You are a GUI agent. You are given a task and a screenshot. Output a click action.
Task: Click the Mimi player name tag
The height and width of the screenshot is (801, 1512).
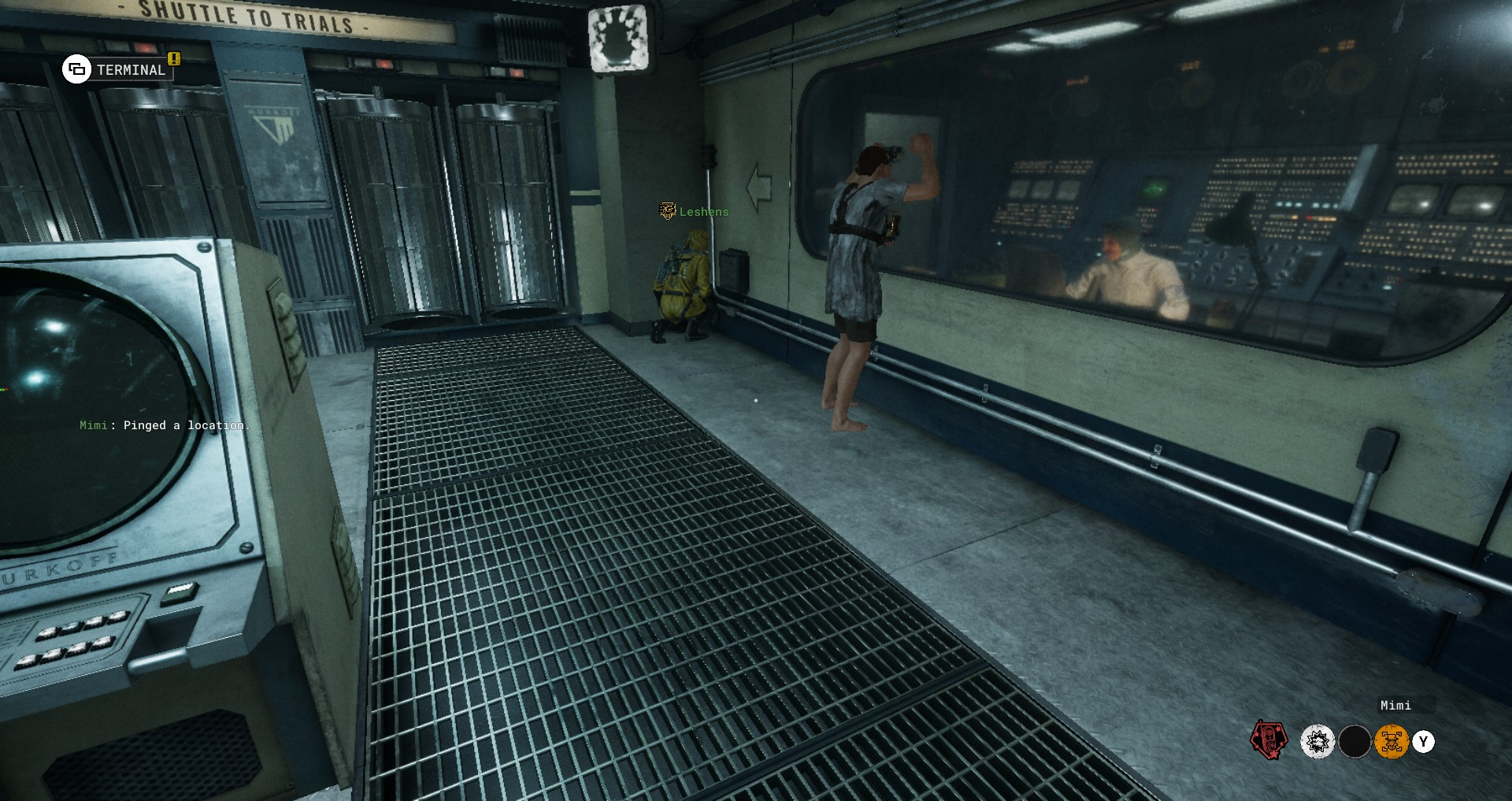[x=1395, y=706]
